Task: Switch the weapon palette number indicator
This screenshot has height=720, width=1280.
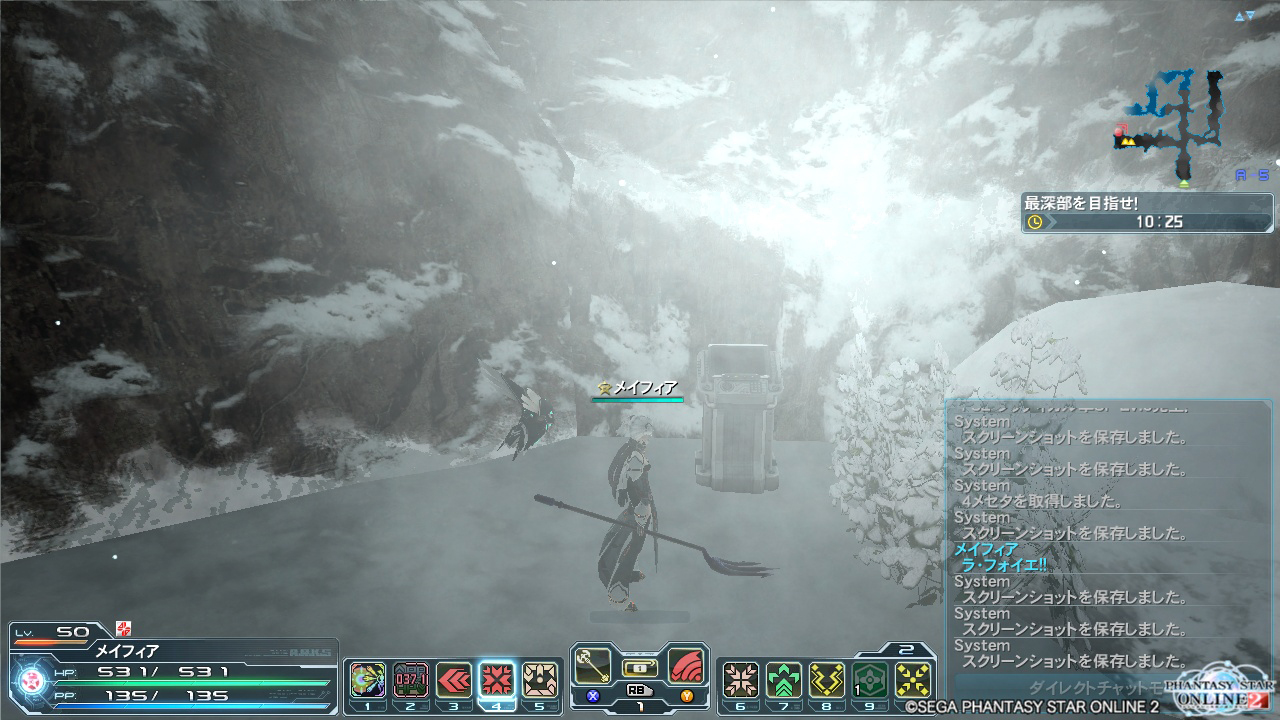Action: coord(639,705)
